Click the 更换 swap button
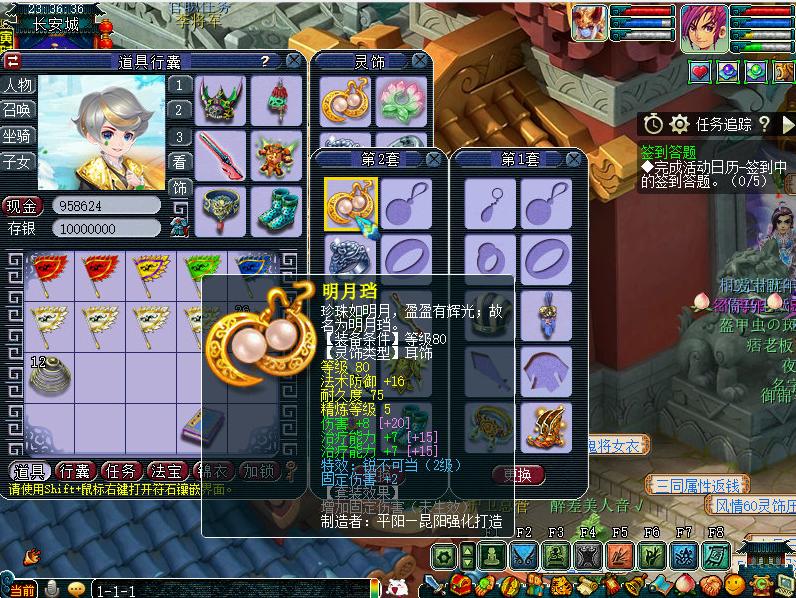The image size is (796, 598). pos(518,474)
